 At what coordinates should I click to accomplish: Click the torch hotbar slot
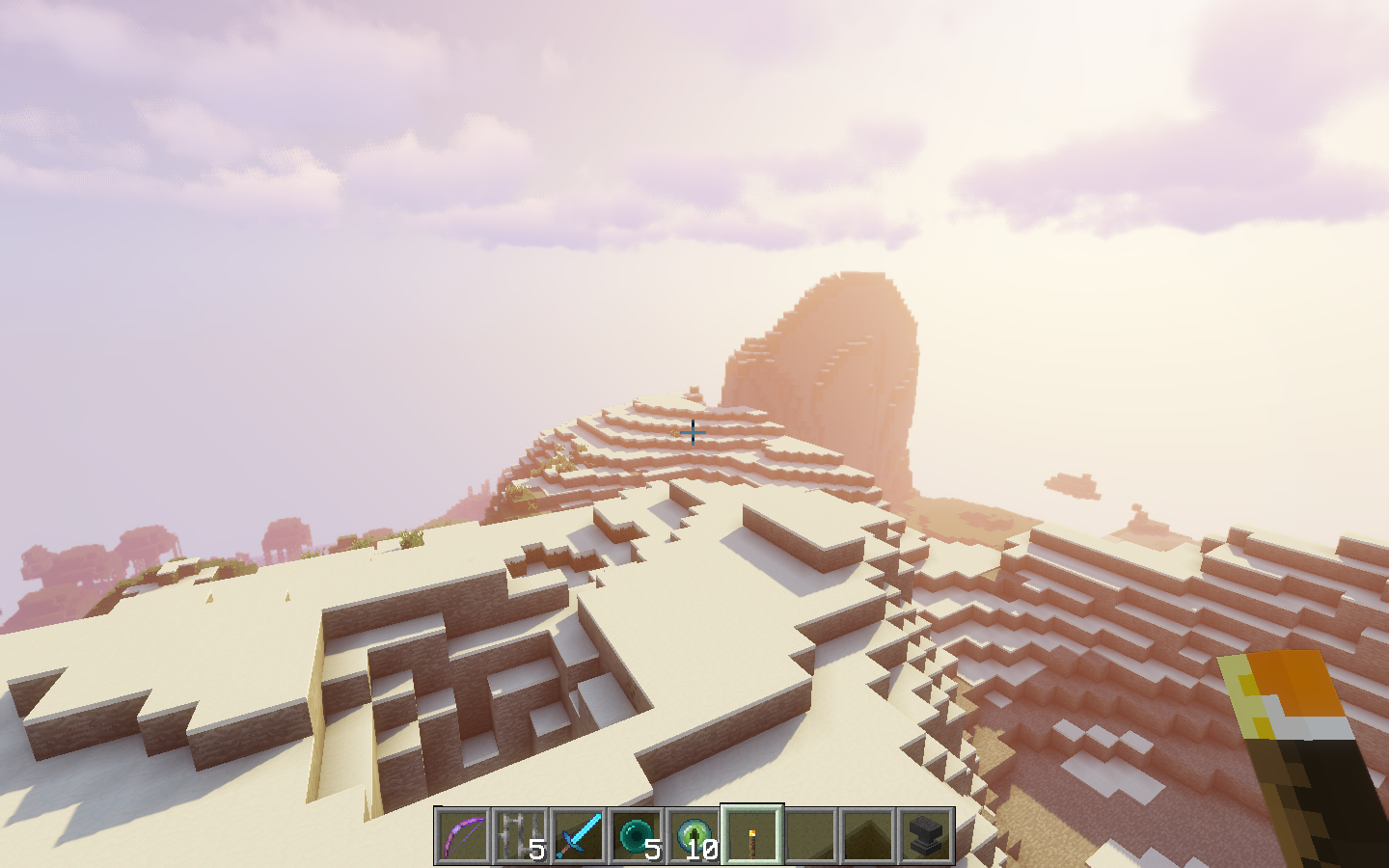752,835
